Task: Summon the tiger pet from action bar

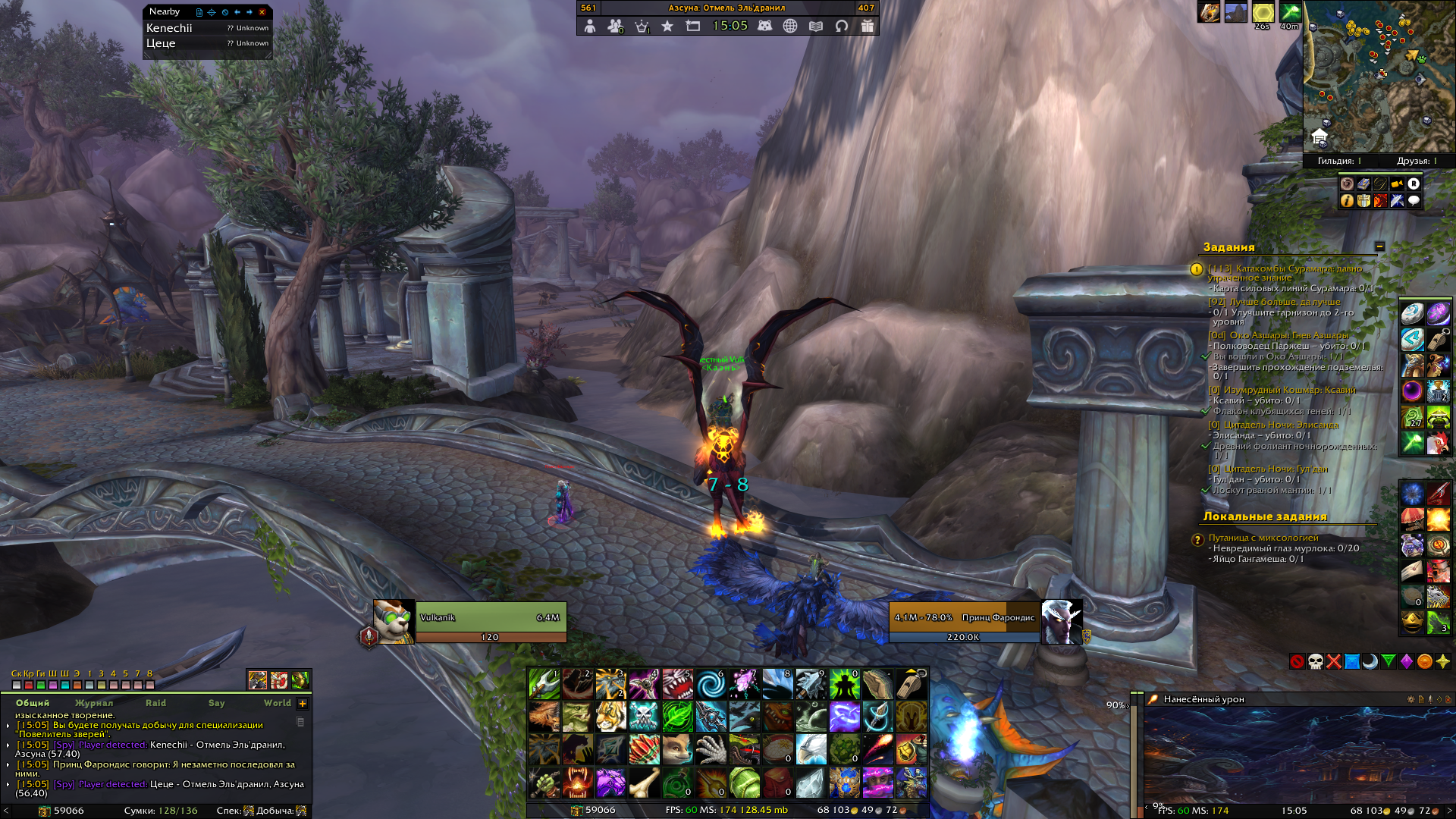Action: [x=610, y=717]
